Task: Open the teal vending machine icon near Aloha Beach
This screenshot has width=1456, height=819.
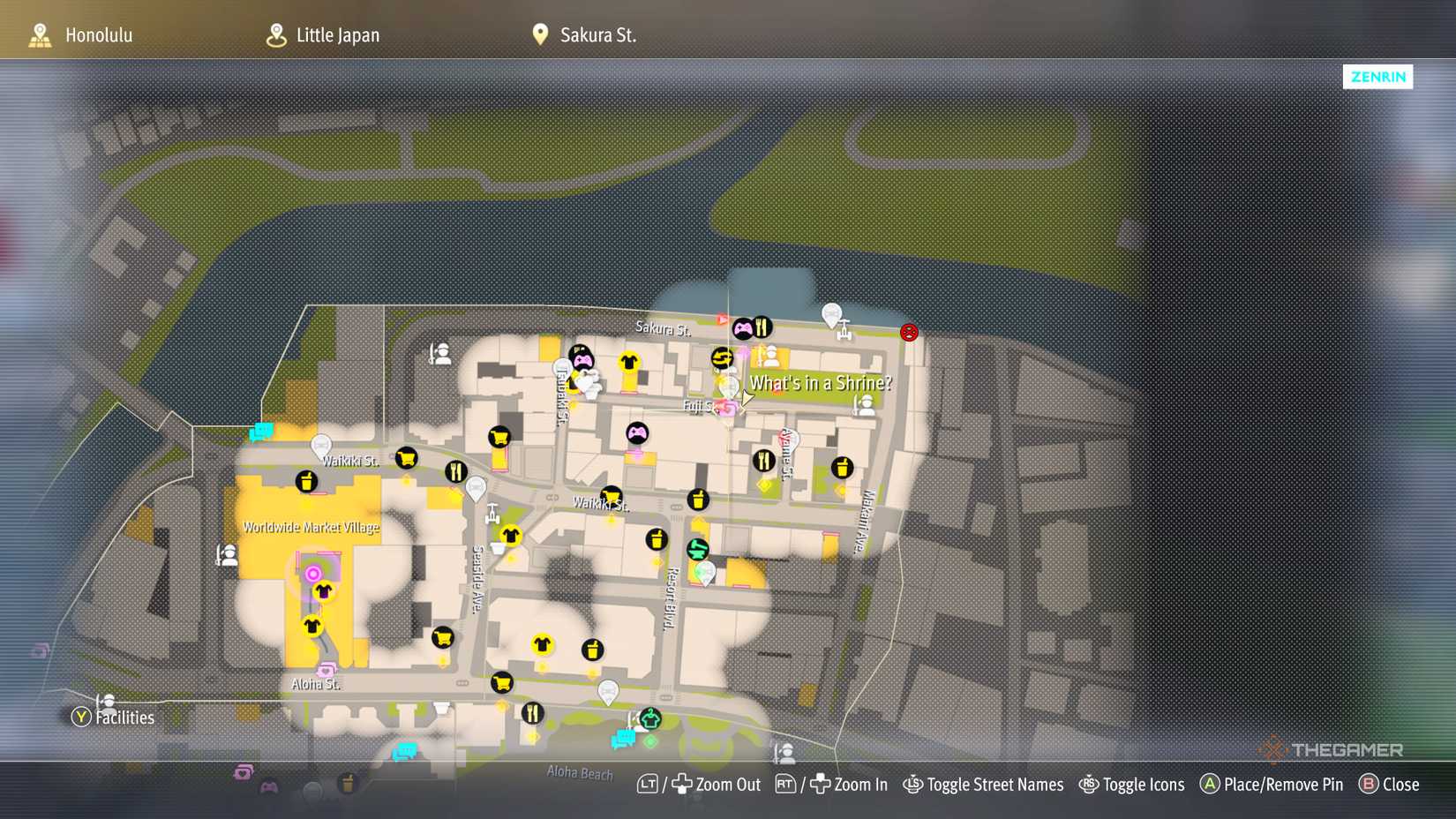Action: (x=624, y=738)
